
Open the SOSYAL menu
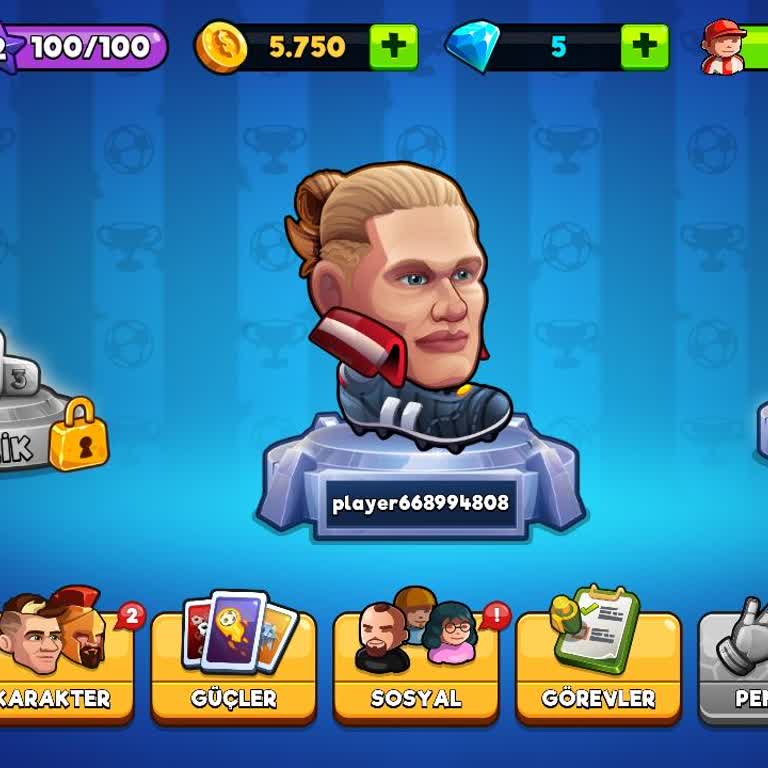[415, 665]
